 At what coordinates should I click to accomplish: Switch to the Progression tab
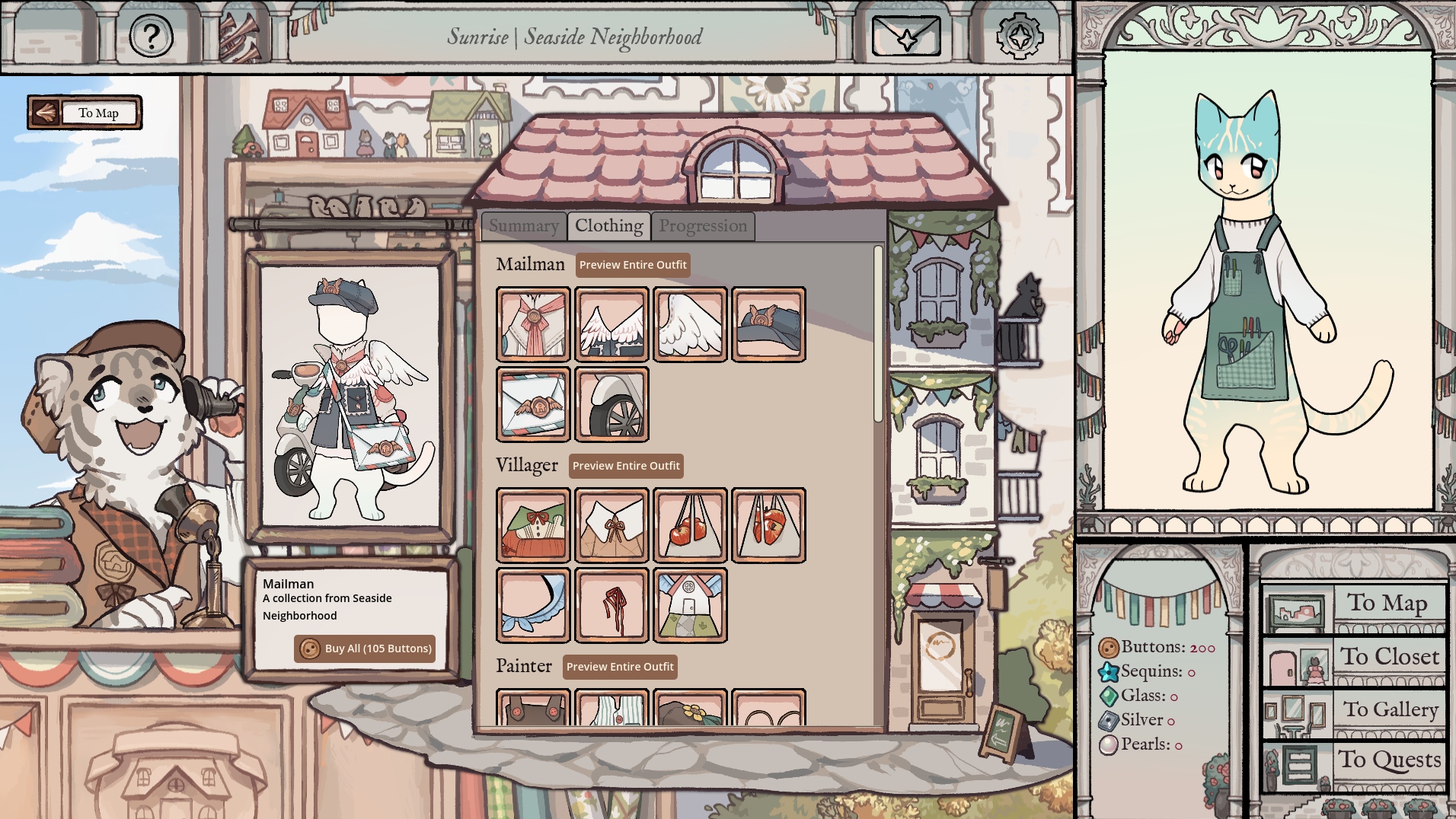point(703,226)
